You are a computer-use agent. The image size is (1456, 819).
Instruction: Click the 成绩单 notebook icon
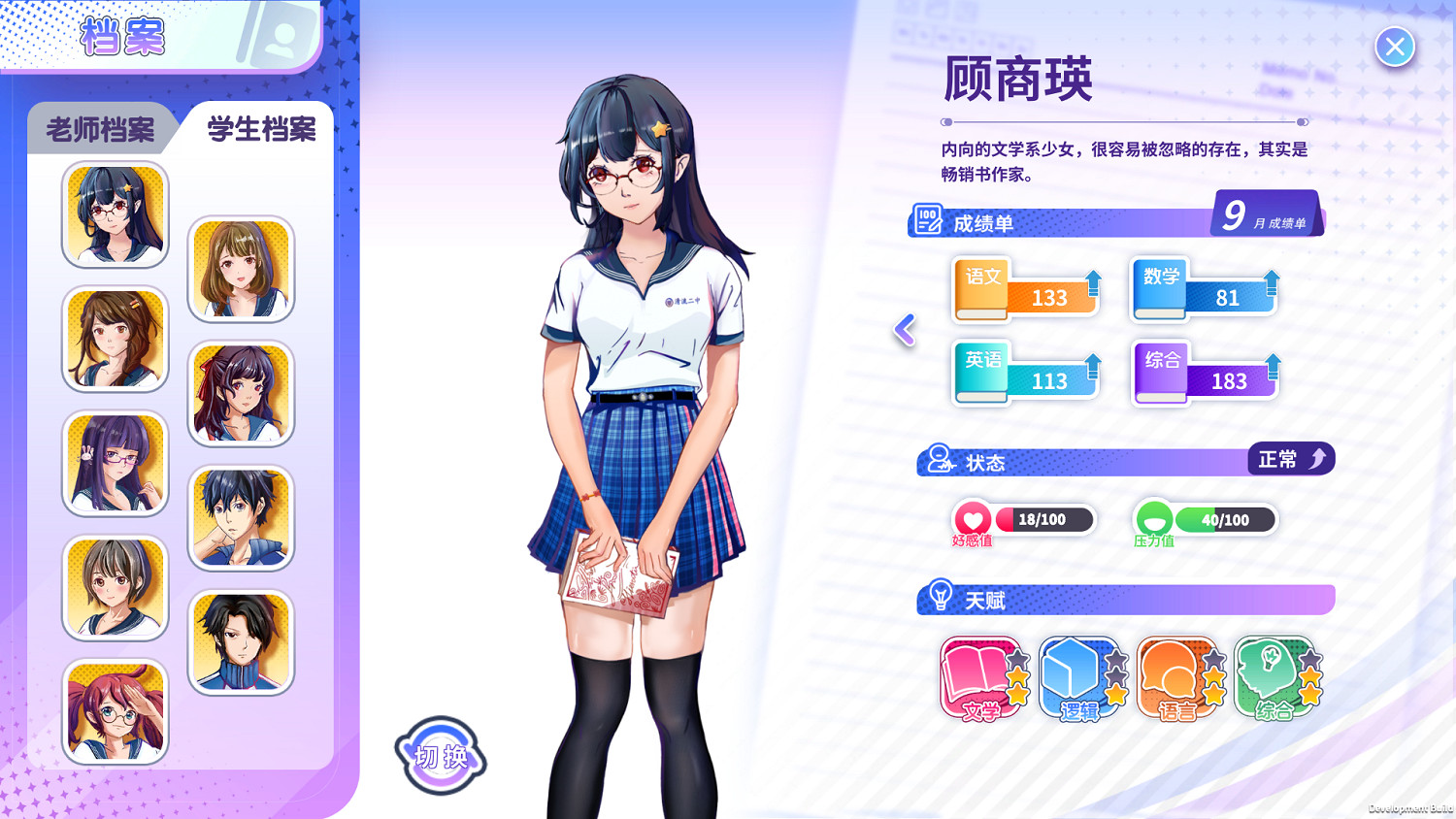click(x=928, y=219)
